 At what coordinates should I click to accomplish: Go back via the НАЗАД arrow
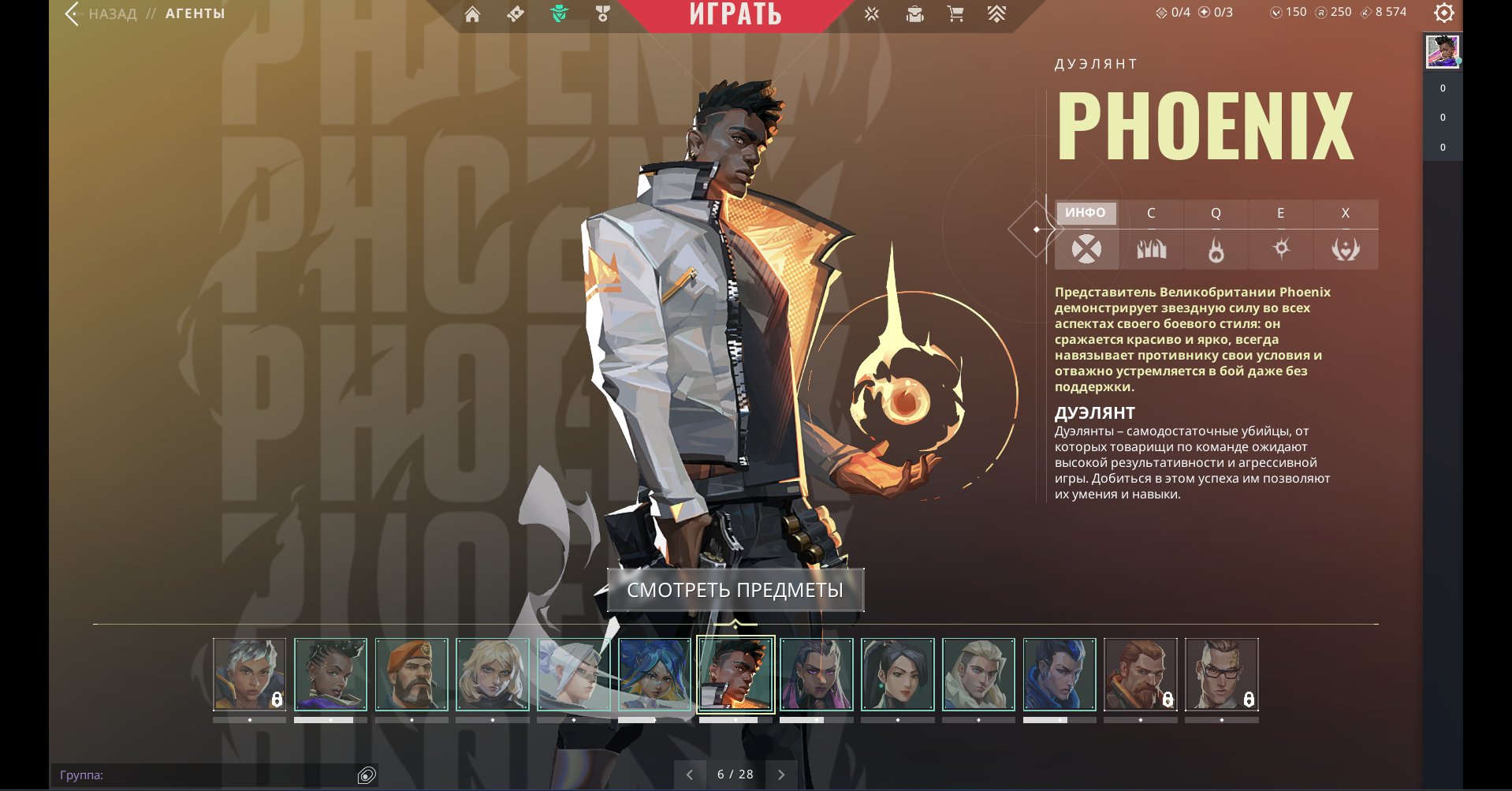point(74,13)
